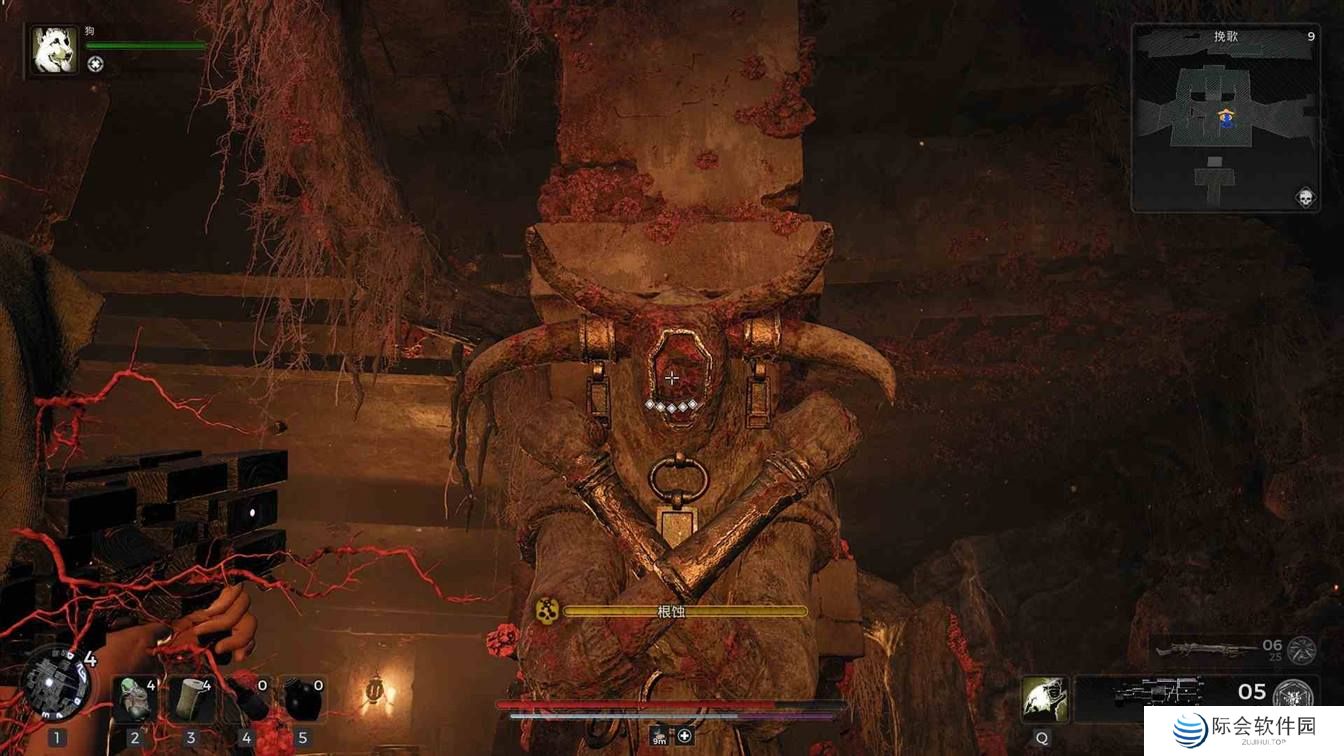Select the empty item in slot 4

[x=247, y=699]
